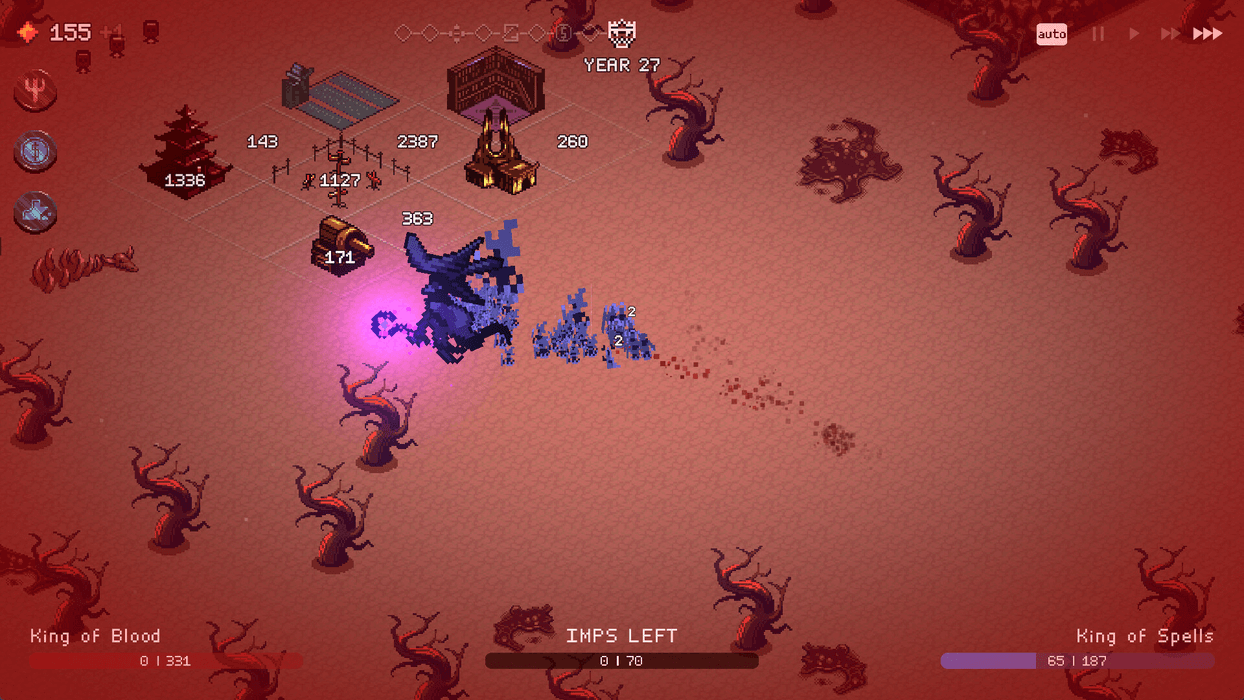Choose the double-arrow fast forward speed

[1169, 34]
